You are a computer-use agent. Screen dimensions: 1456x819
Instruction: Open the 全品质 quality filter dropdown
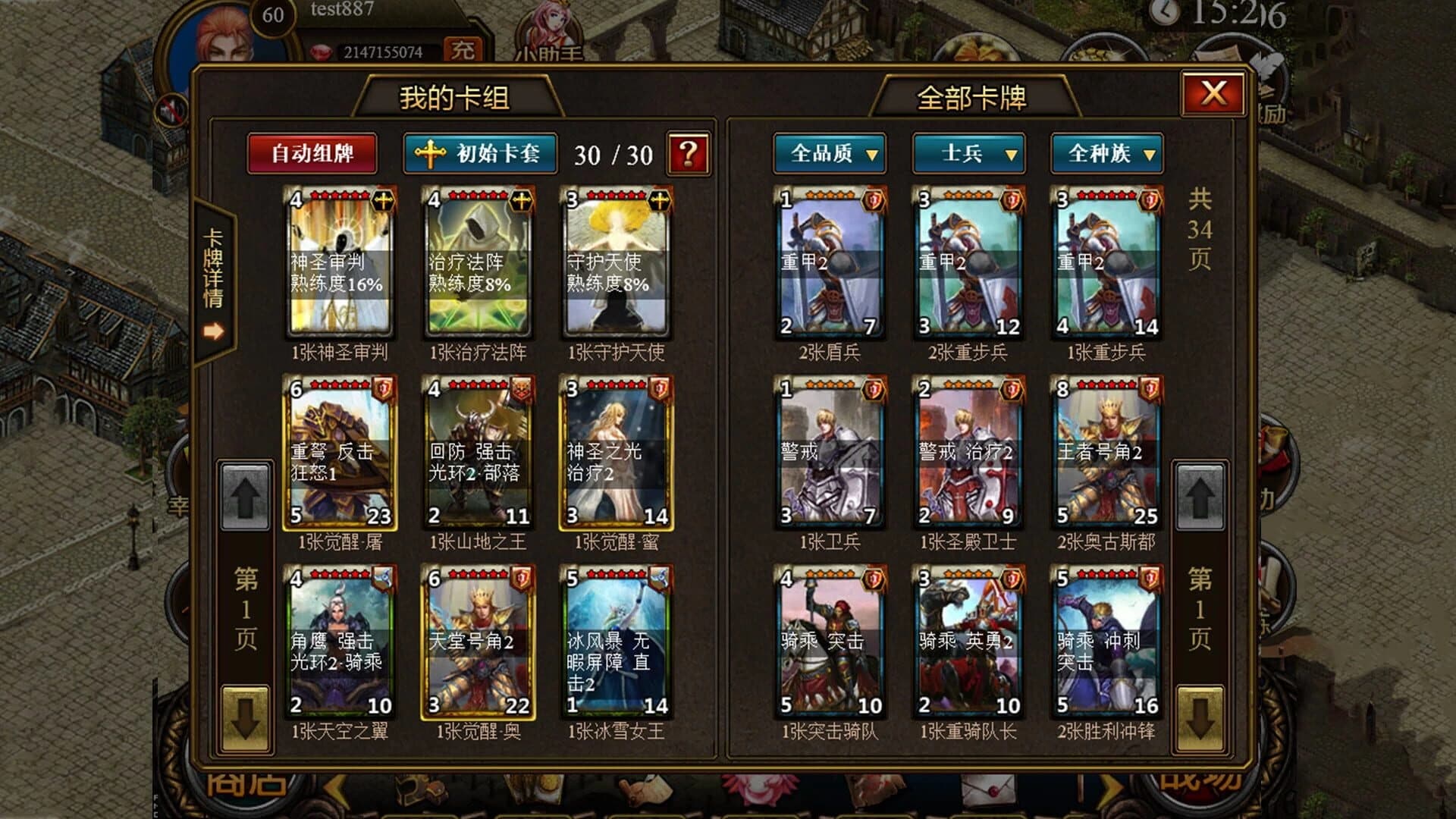[x=829, y=155]
